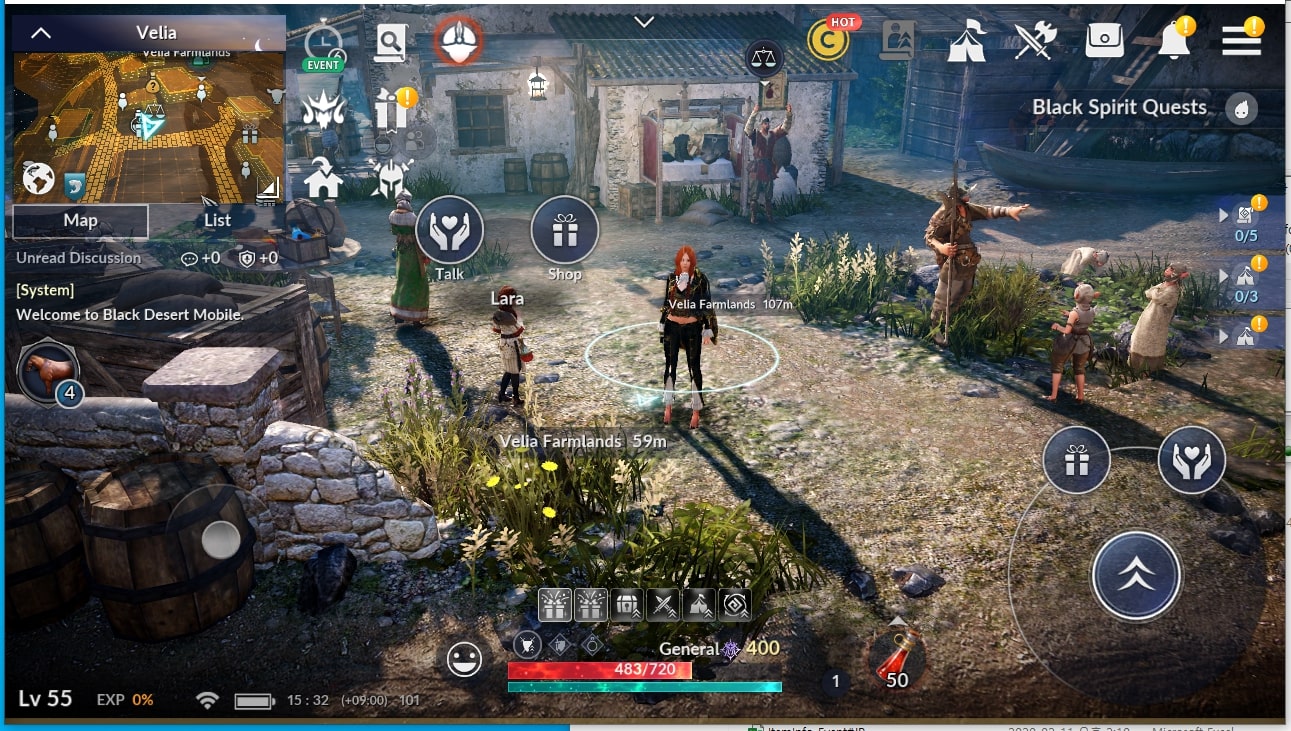This screenshot has width=1291, height=731.
Task: Open the HOT coin shop icon
Action: coord(828,39)
